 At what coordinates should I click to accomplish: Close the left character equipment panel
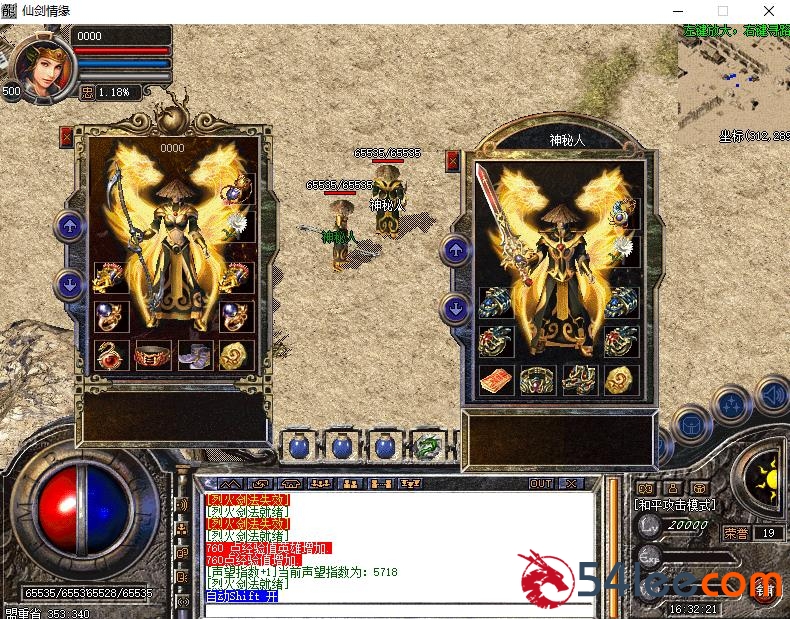pos(67,136)
